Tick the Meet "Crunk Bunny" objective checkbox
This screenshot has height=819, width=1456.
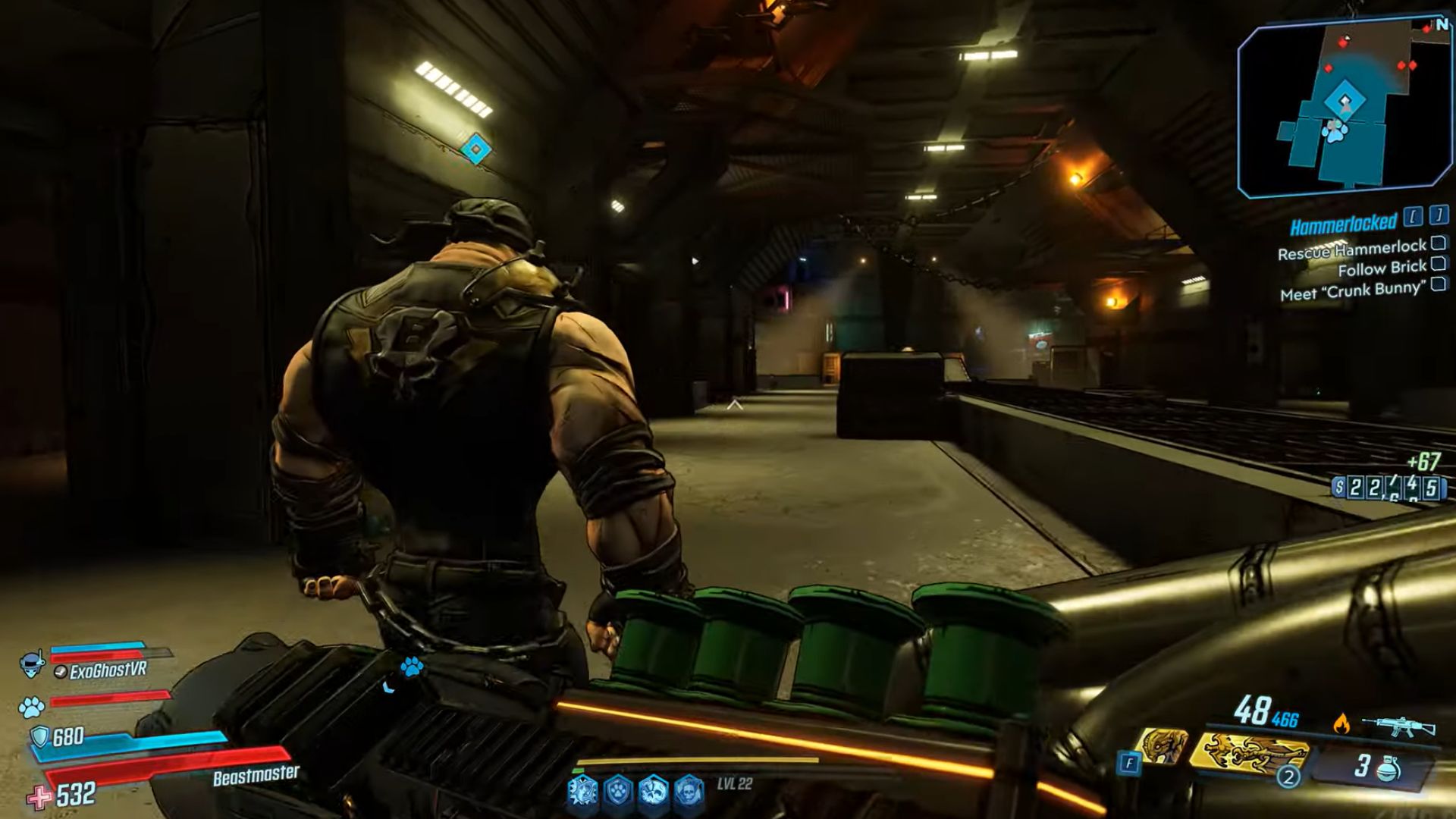point(1438,284)
